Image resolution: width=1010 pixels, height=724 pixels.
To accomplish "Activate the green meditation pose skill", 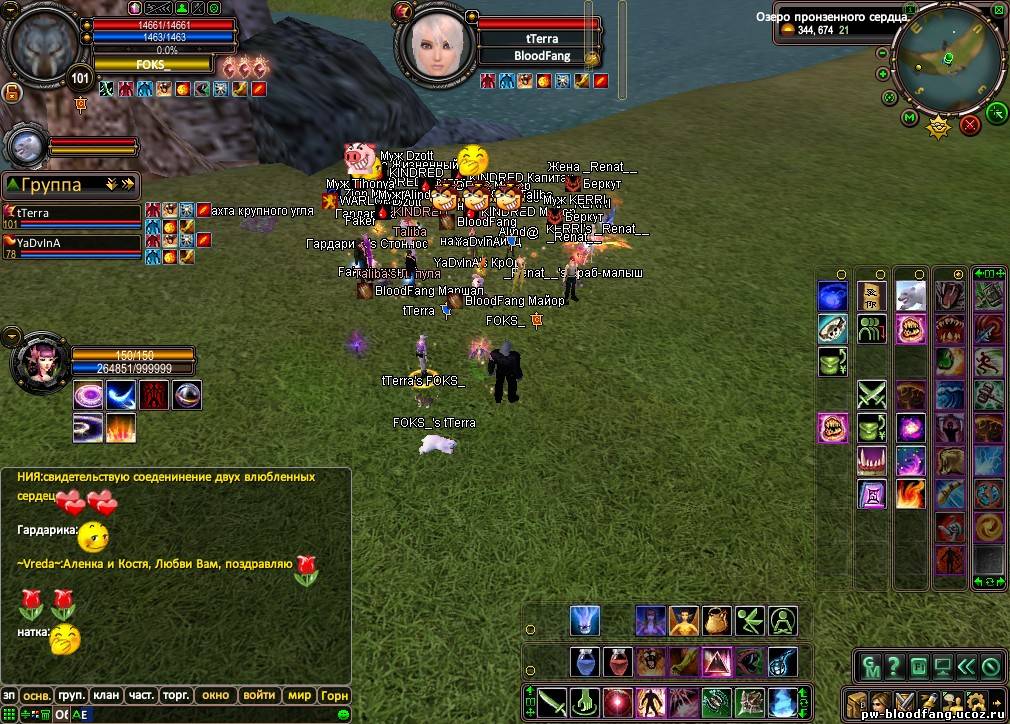I will click(x=782, y=621).
